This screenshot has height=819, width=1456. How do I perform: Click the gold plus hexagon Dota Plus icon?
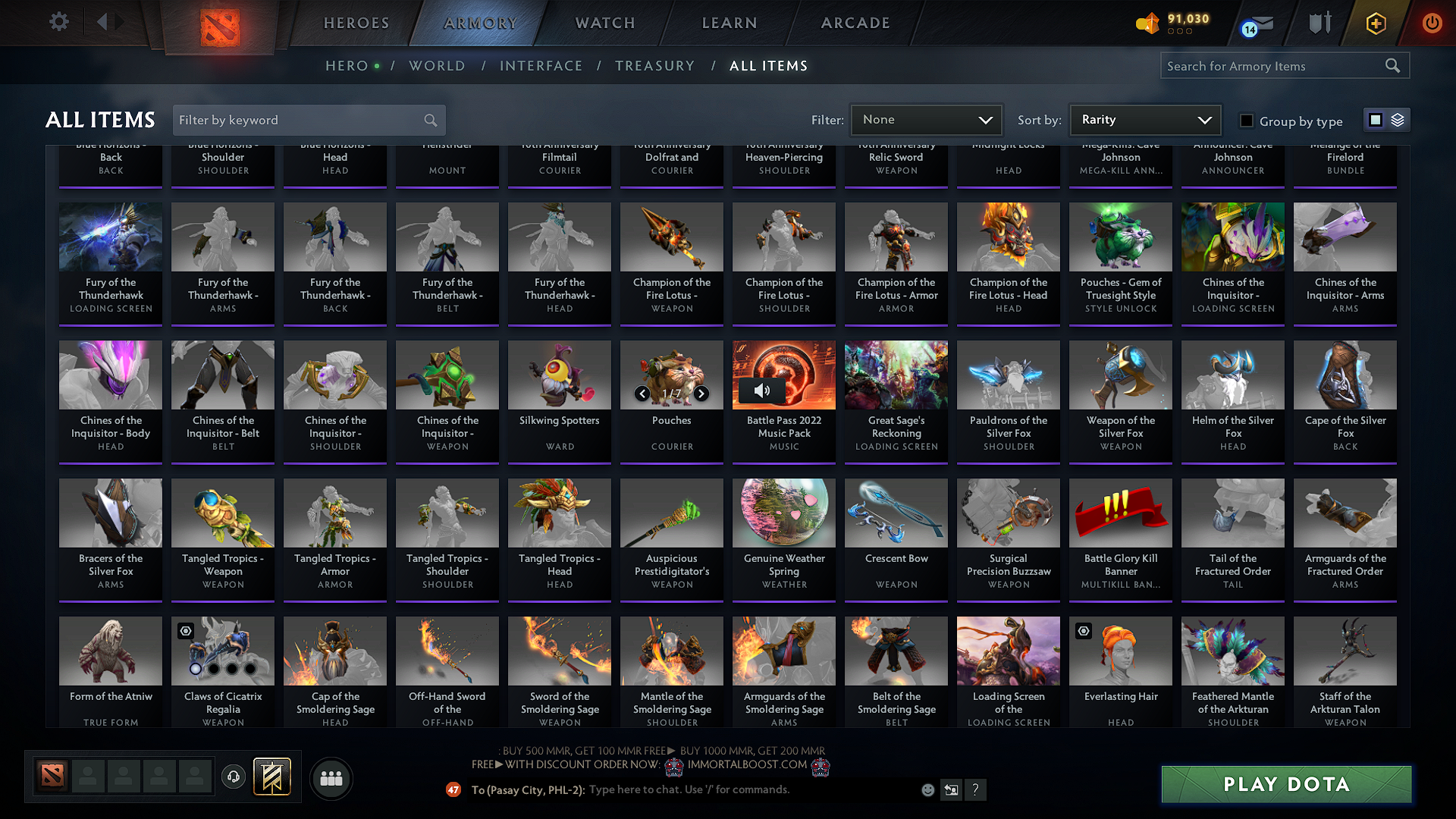pyautogui.click(x=1375, y=24)
